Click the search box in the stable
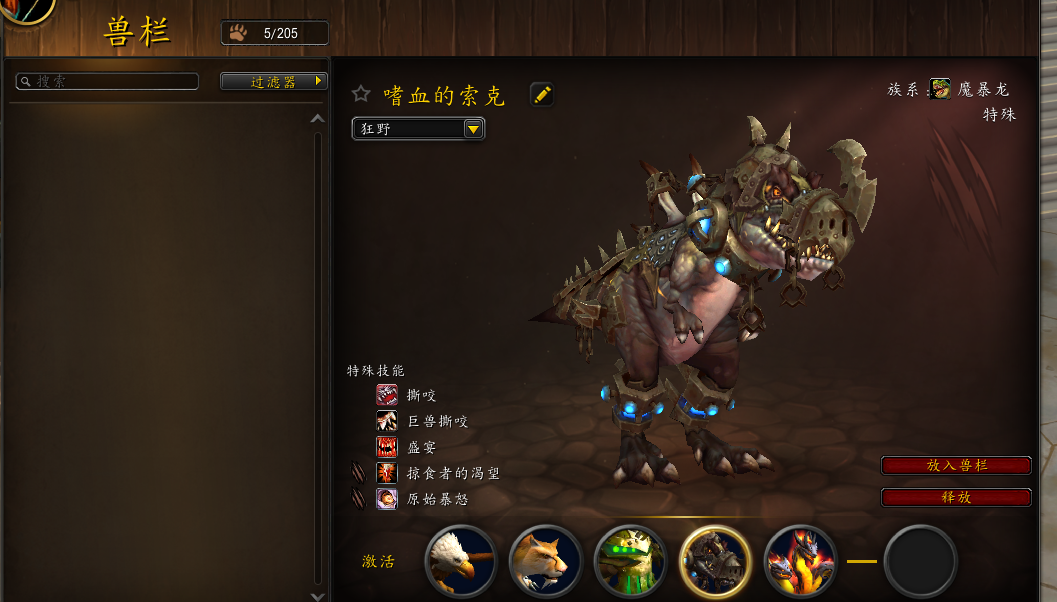1057x602 pixels. [110, 82]
